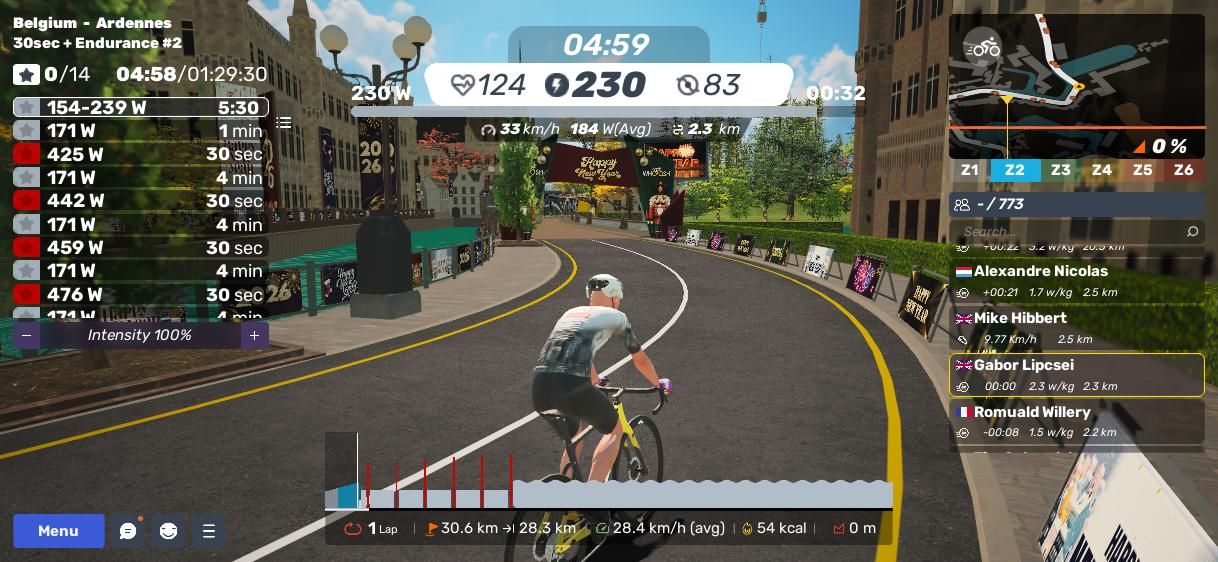Decrease workout intensity with minus button

coord(27,336)
